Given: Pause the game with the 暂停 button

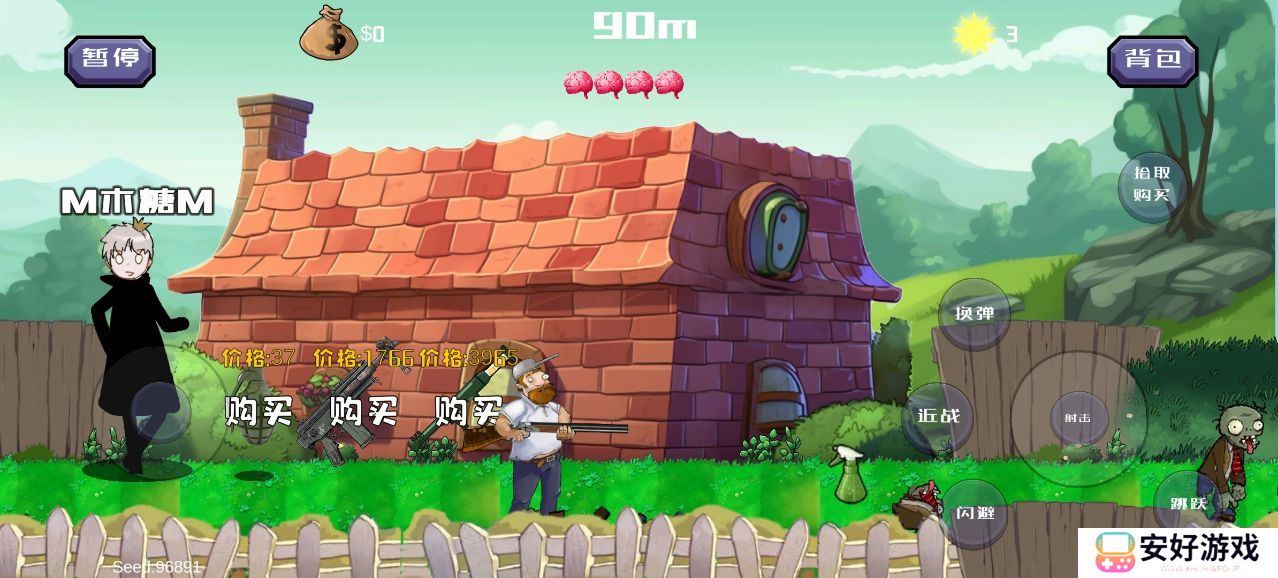Looking at the screenshot, I should (110, 59).
